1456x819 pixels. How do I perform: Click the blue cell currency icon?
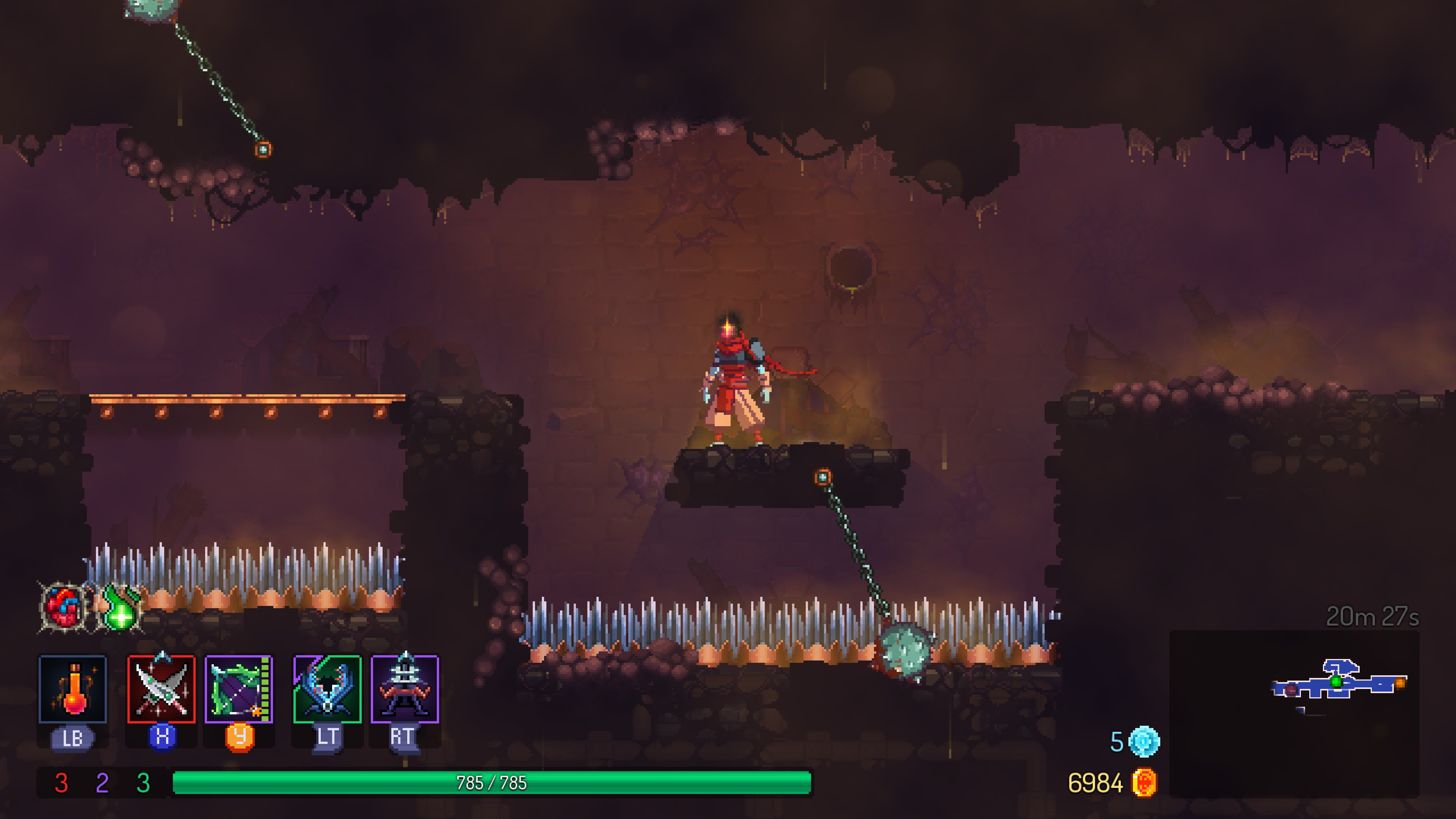click(1144, 741)
